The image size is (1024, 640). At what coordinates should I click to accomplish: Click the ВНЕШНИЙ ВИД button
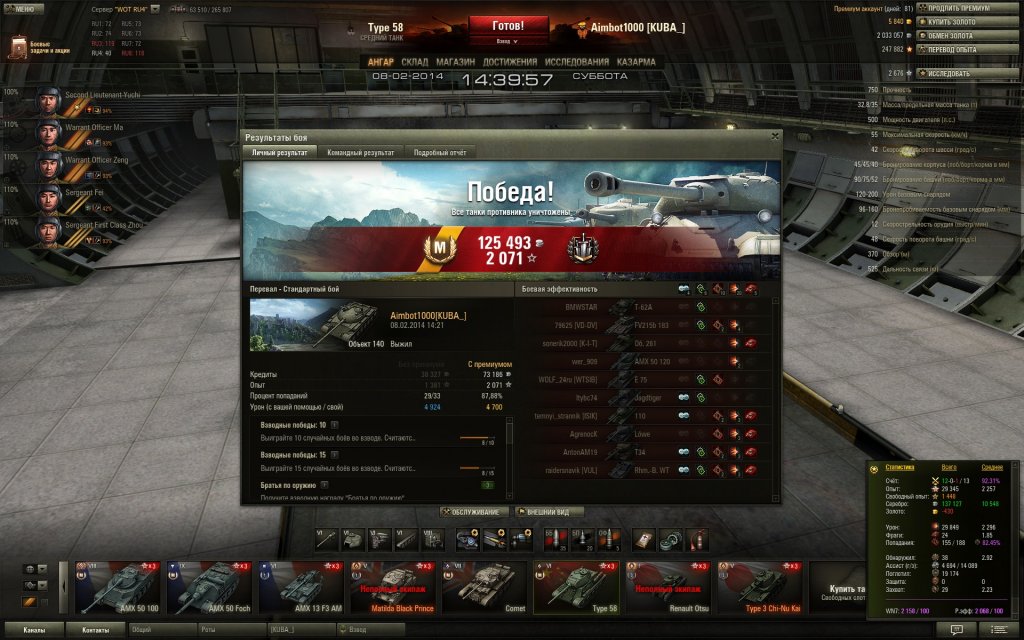point(549,511)
